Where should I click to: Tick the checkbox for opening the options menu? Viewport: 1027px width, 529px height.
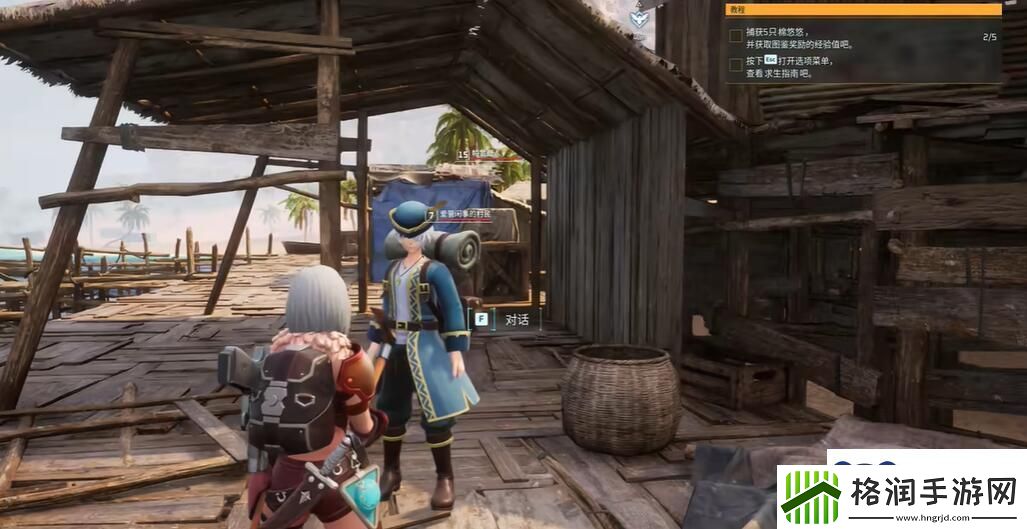[736, 65]
